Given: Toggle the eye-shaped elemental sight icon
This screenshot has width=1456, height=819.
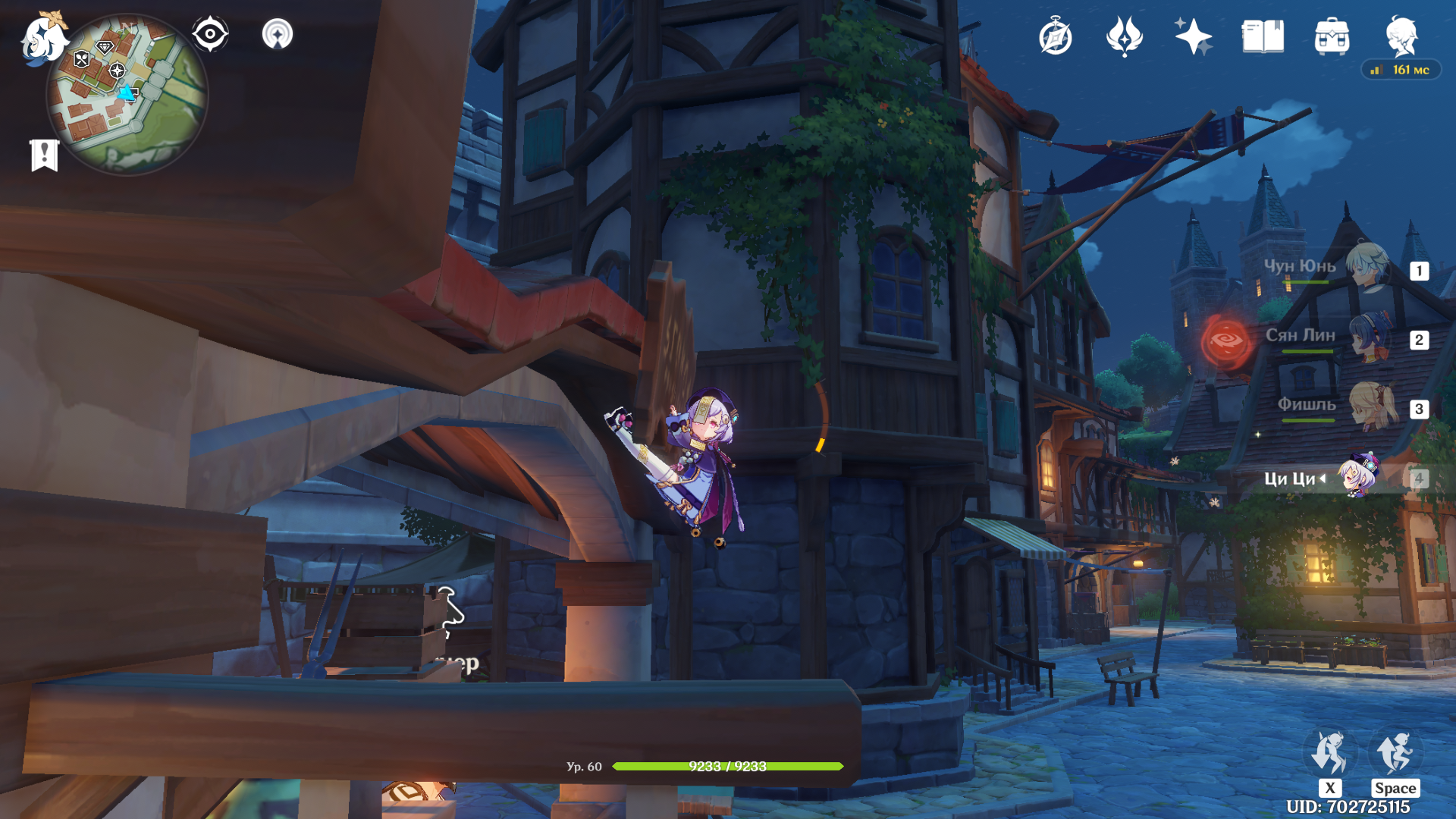Looking at the screenshot, I should [x=210, y=34].
